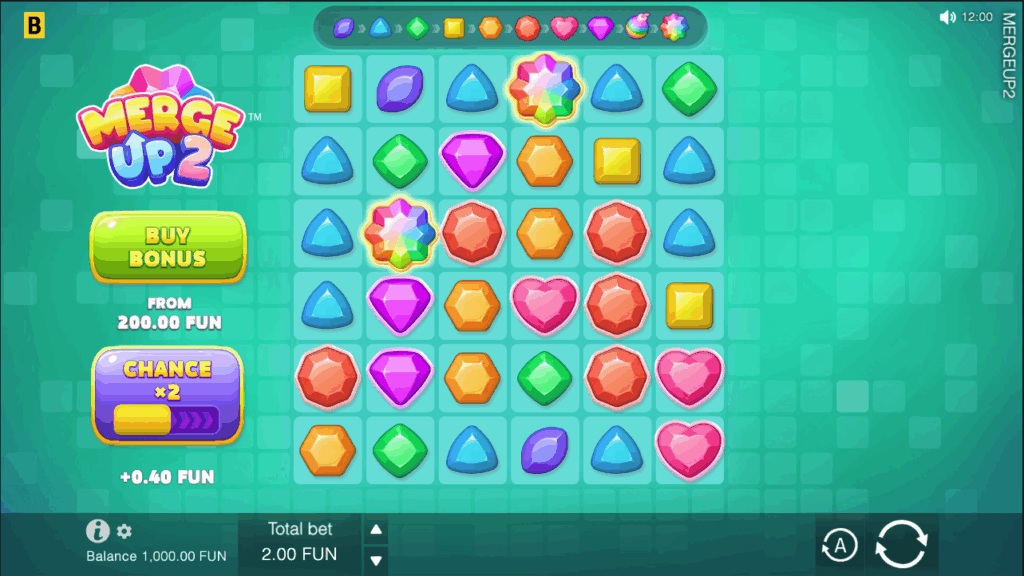
Task: Toggle the Chance x2 feature
Action: pos(168,395)
